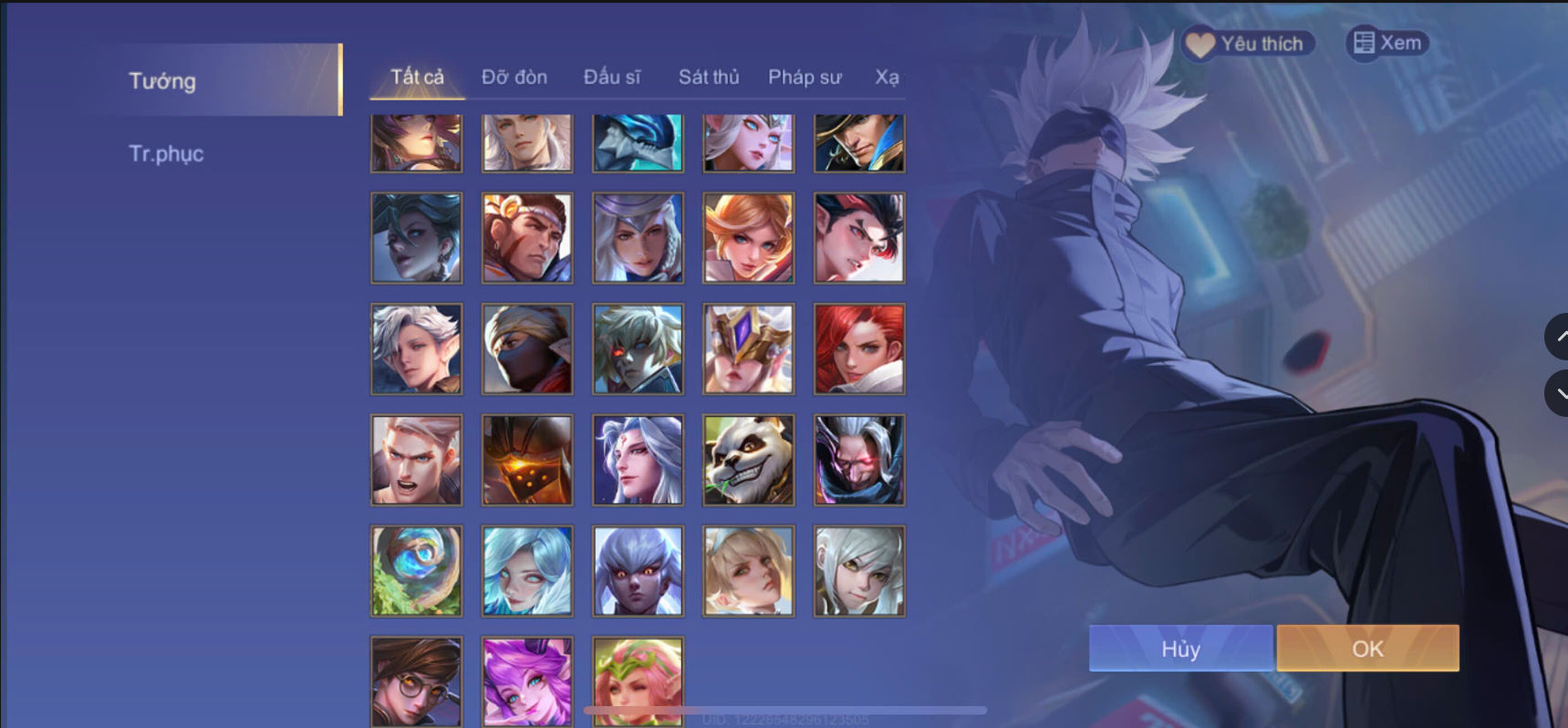Open the Tr.phục section in the sidebar
1568x728 pixels.
(166, 153)
